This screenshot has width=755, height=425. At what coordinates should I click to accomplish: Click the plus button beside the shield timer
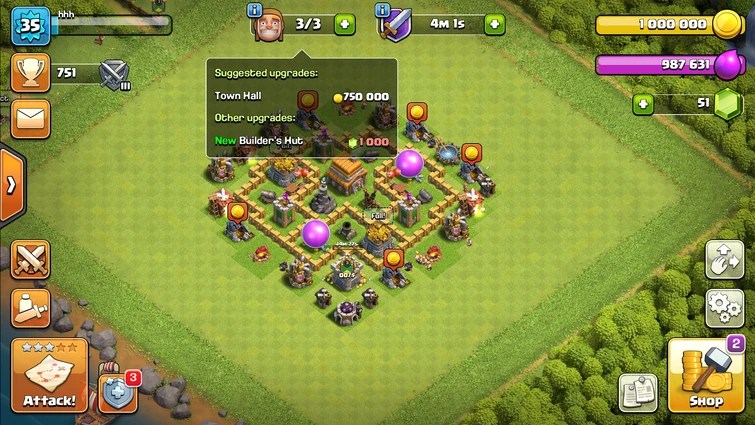pyautogui.click(x=494, y=23)
